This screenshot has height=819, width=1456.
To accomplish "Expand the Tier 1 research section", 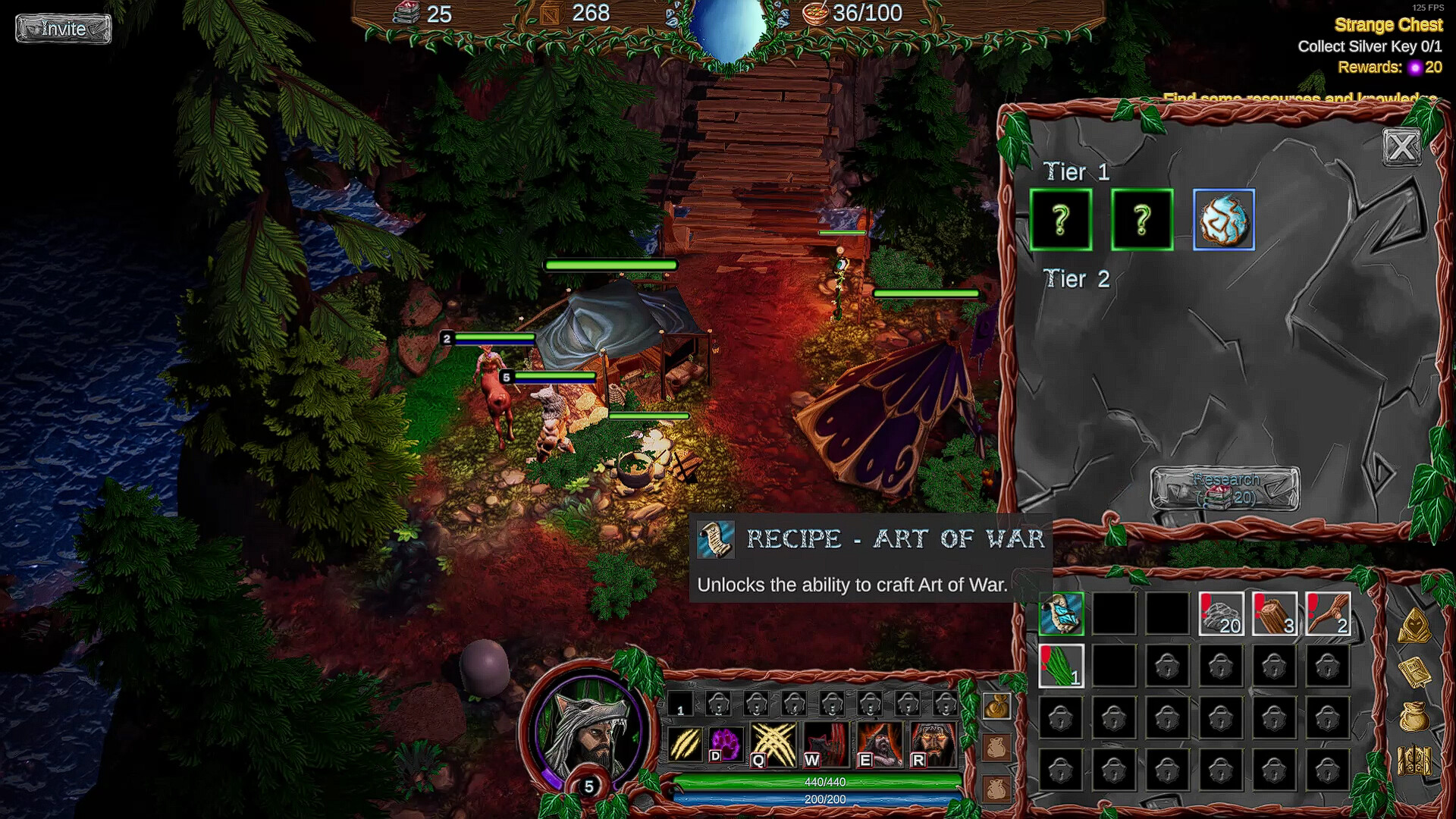I will (x=1076, y=172).
